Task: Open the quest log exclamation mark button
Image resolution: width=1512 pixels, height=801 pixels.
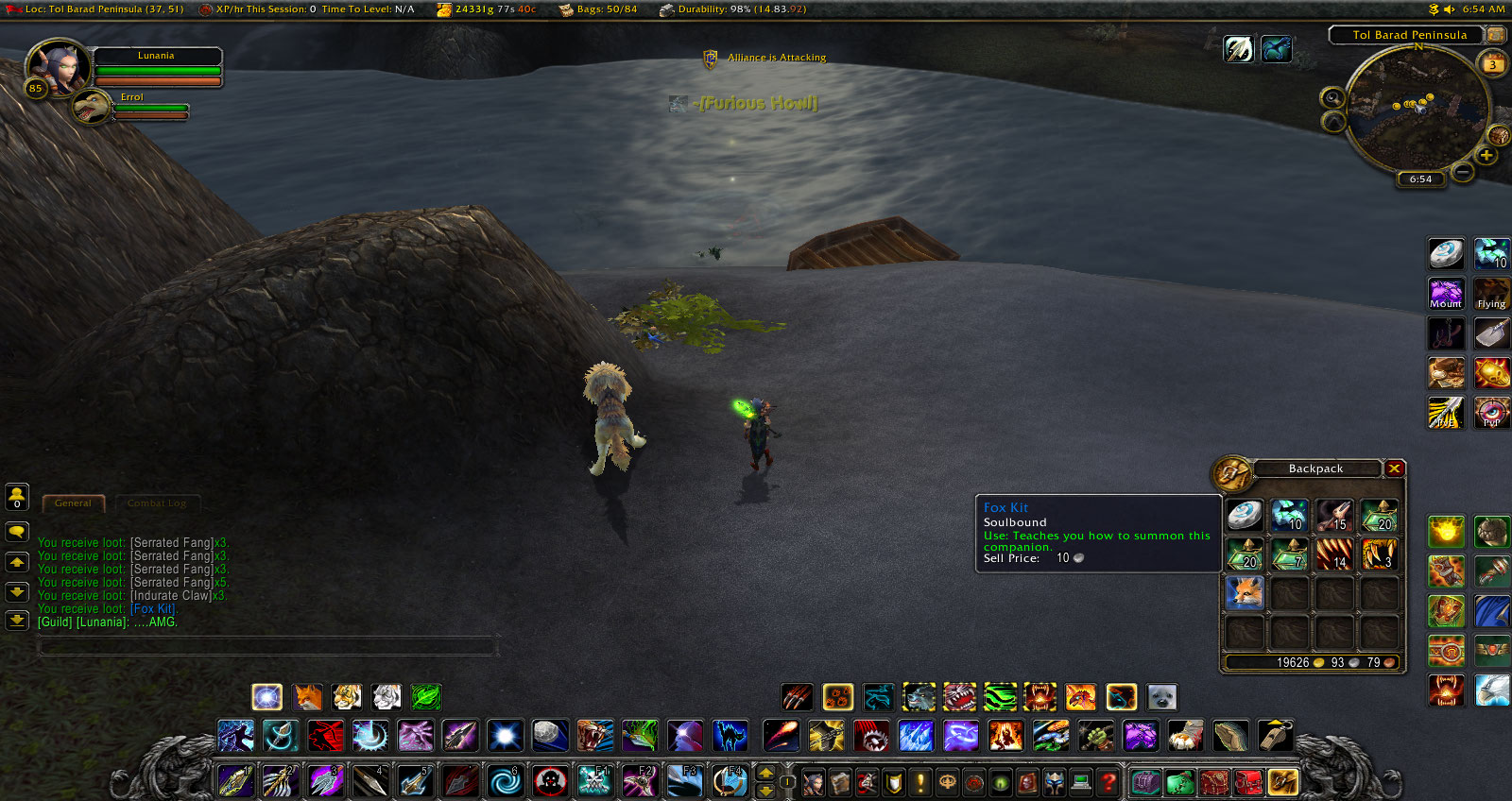Action: 919,782
